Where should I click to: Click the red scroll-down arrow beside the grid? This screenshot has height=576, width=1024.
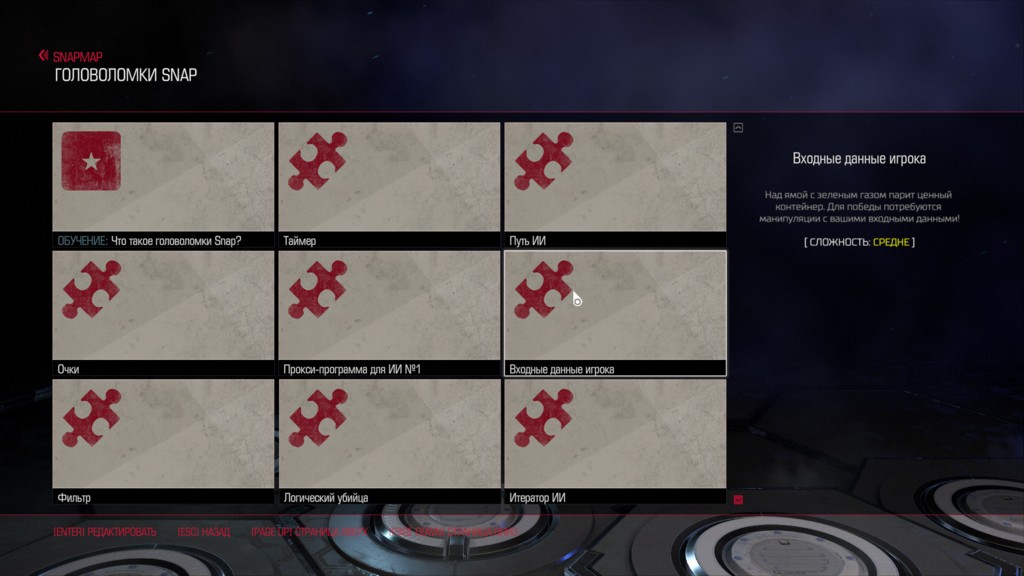point(738,499)
